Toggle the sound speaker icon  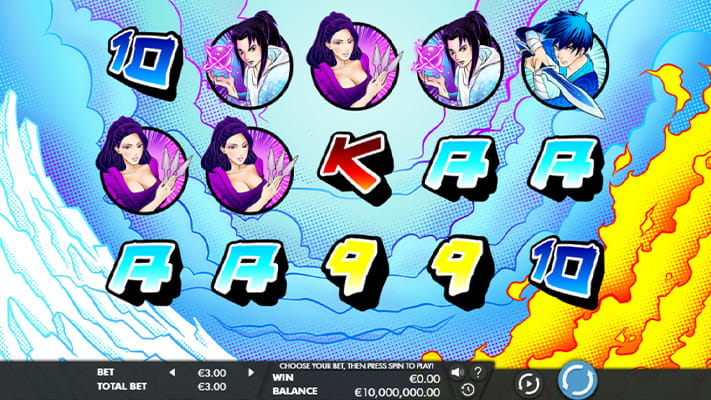(x=457, y=372)
